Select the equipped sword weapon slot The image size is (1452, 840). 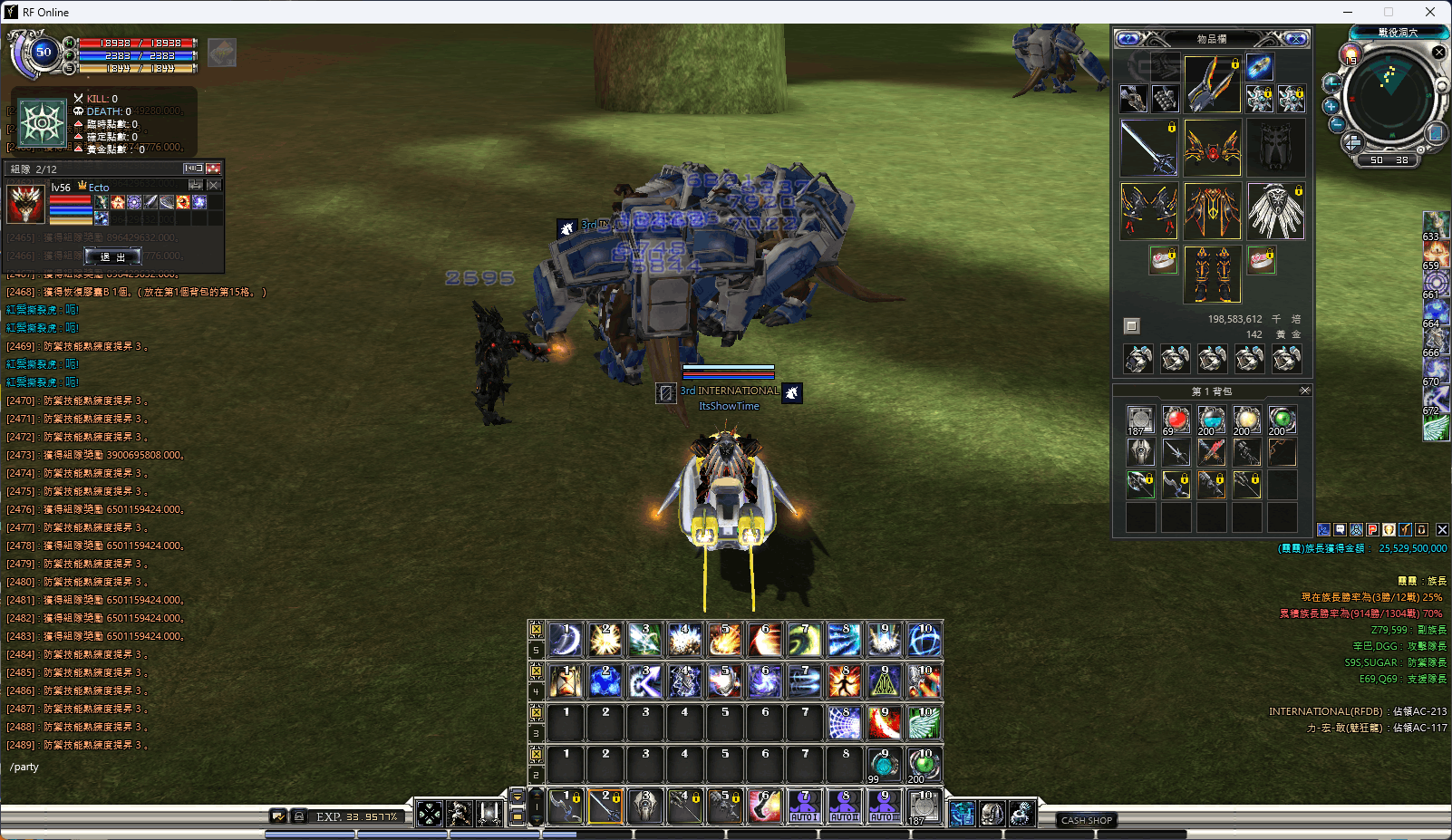[x=1148, y=147]
